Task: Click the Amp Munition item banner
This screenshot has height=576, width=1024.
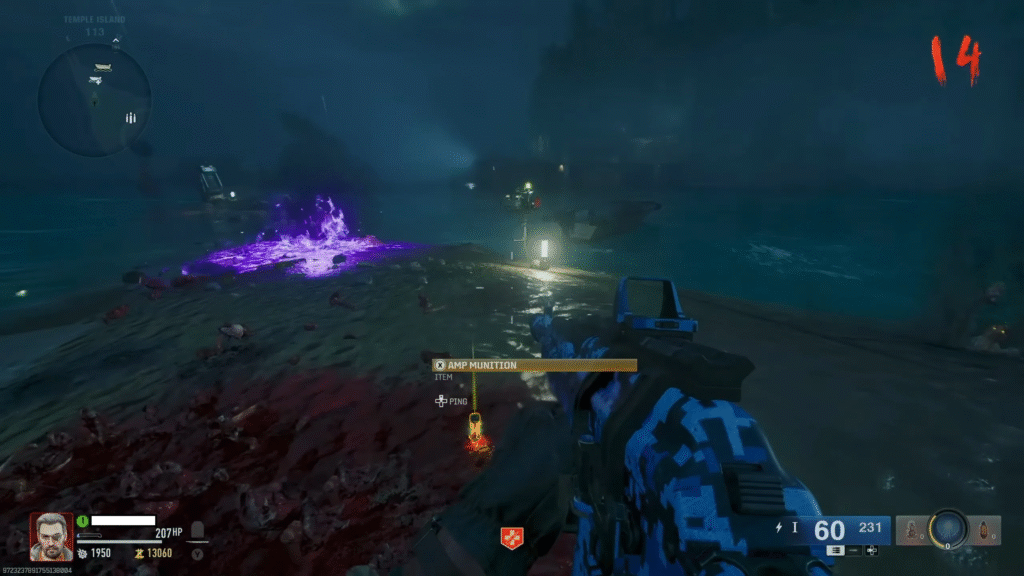Action: point(535,366)
